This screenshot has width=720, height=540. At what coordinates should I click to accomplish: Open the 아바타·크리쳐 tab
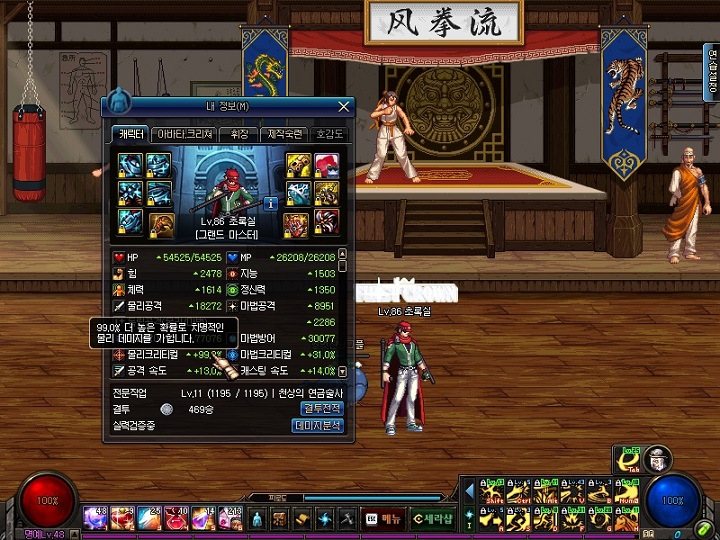[184, 134]
